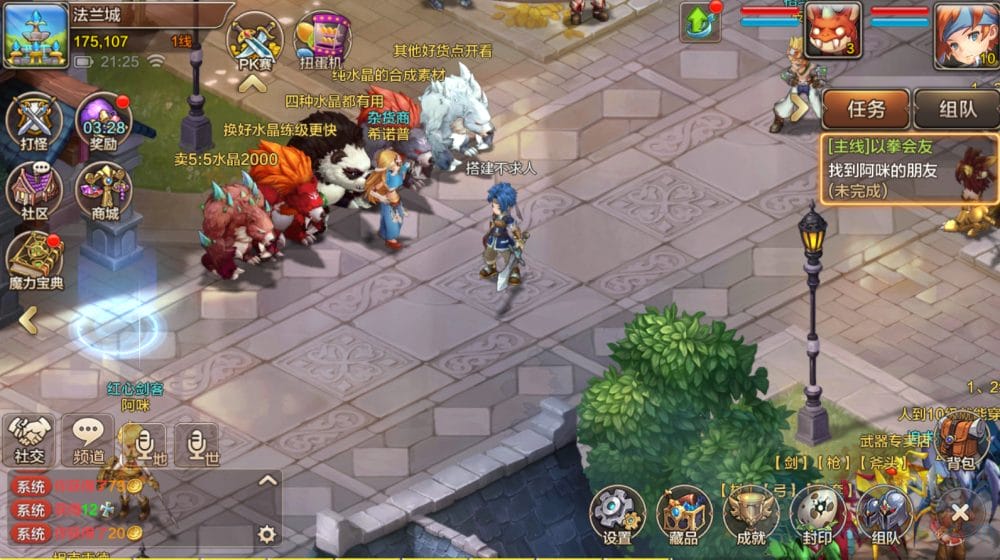Open the 背包 backpack
The image size is (1000, 560).
pos(961,441)
